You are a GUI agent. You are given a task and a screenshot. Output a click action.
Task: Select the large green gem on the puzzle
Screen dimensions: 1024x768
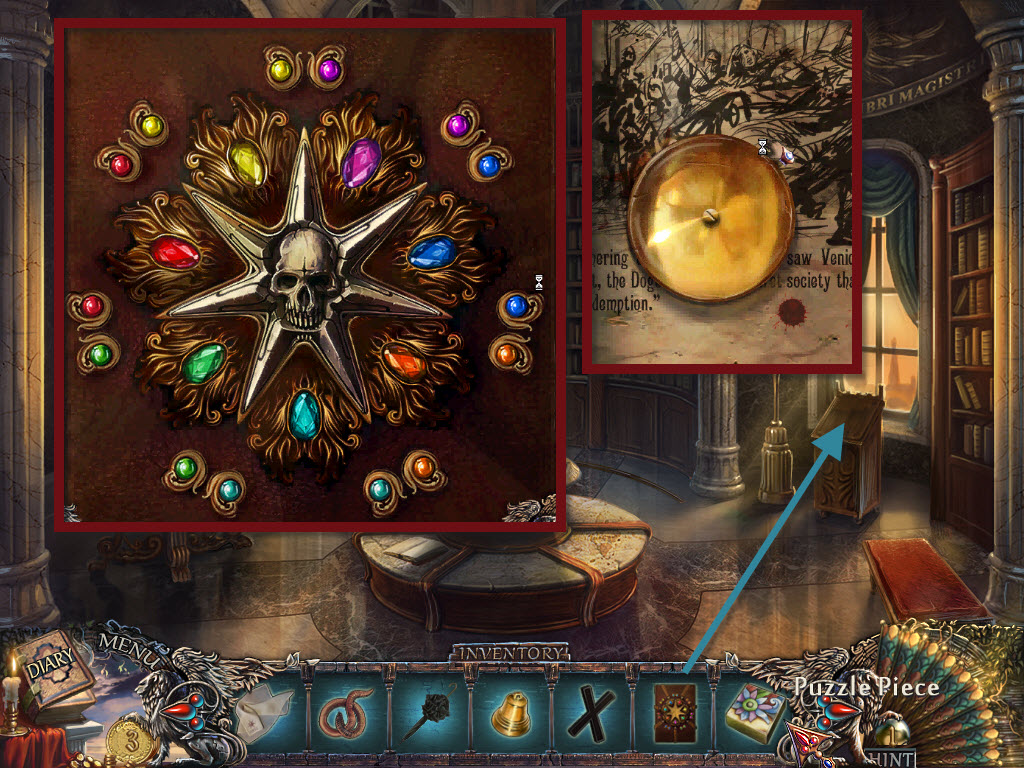pyautogui.click(x=205, y=362)
